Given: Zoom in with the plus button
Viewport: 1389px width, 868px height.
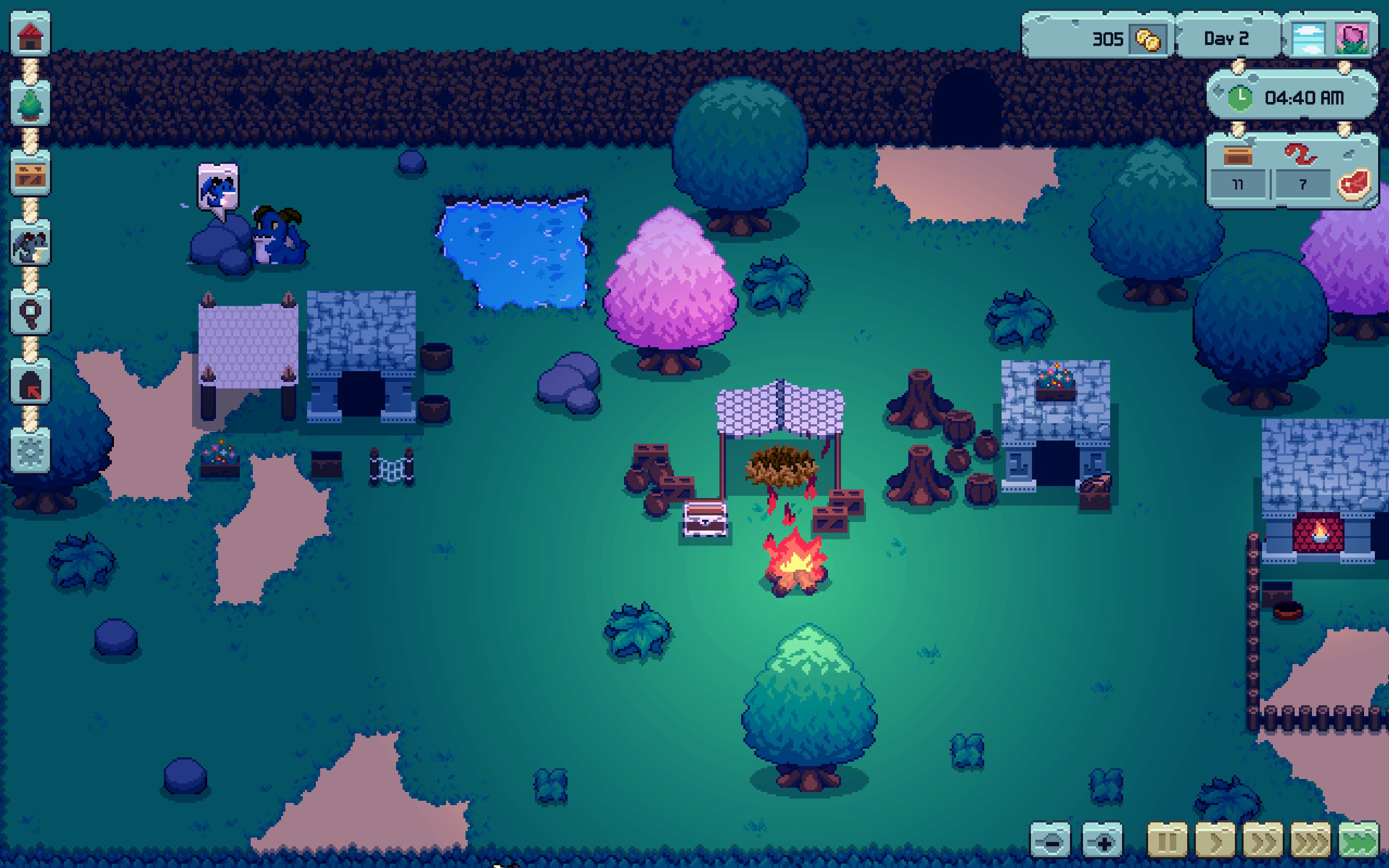Looking at the screenshot, I should [x=1102, y=841].
